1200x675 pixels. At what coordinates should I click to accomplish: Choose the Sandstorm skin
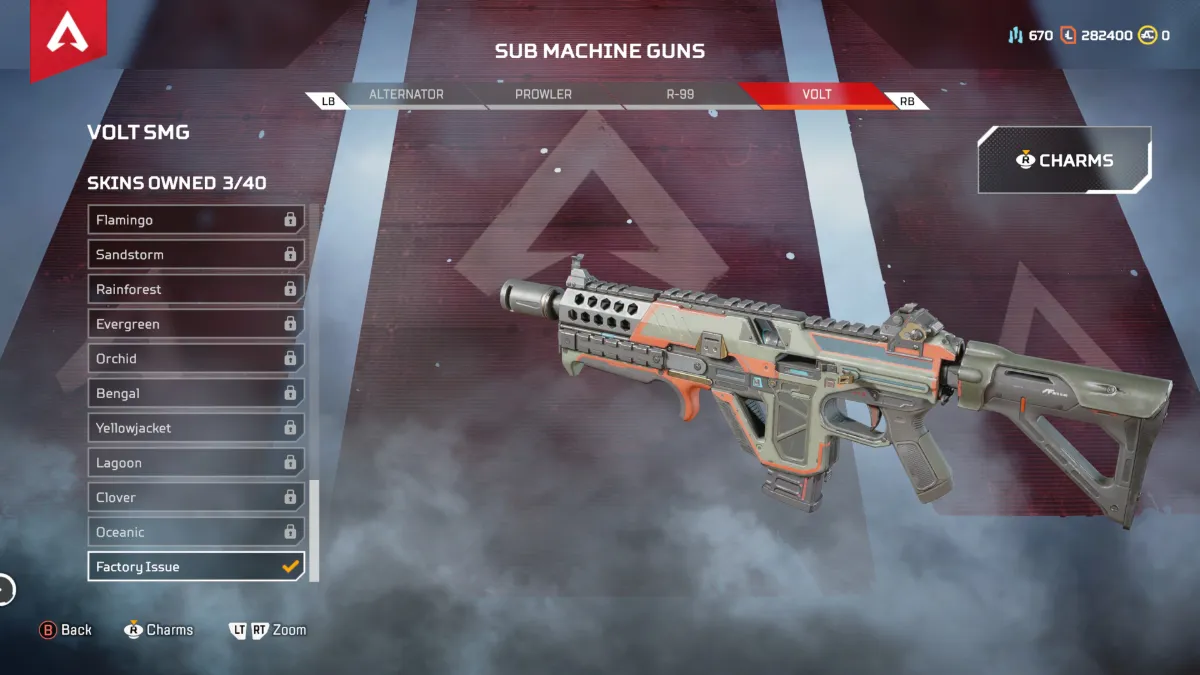tap(196, 255)
